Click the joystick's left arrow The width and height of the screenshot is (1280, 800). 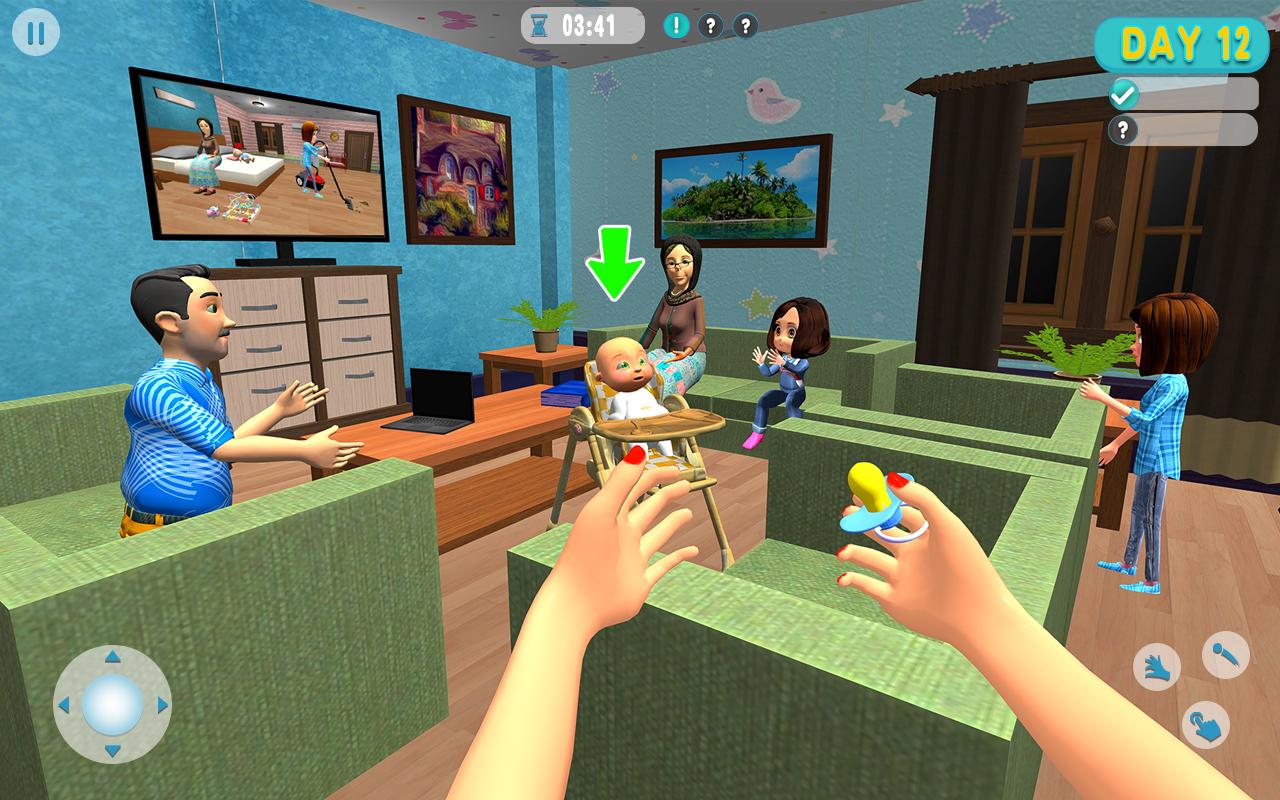[64, 705]
